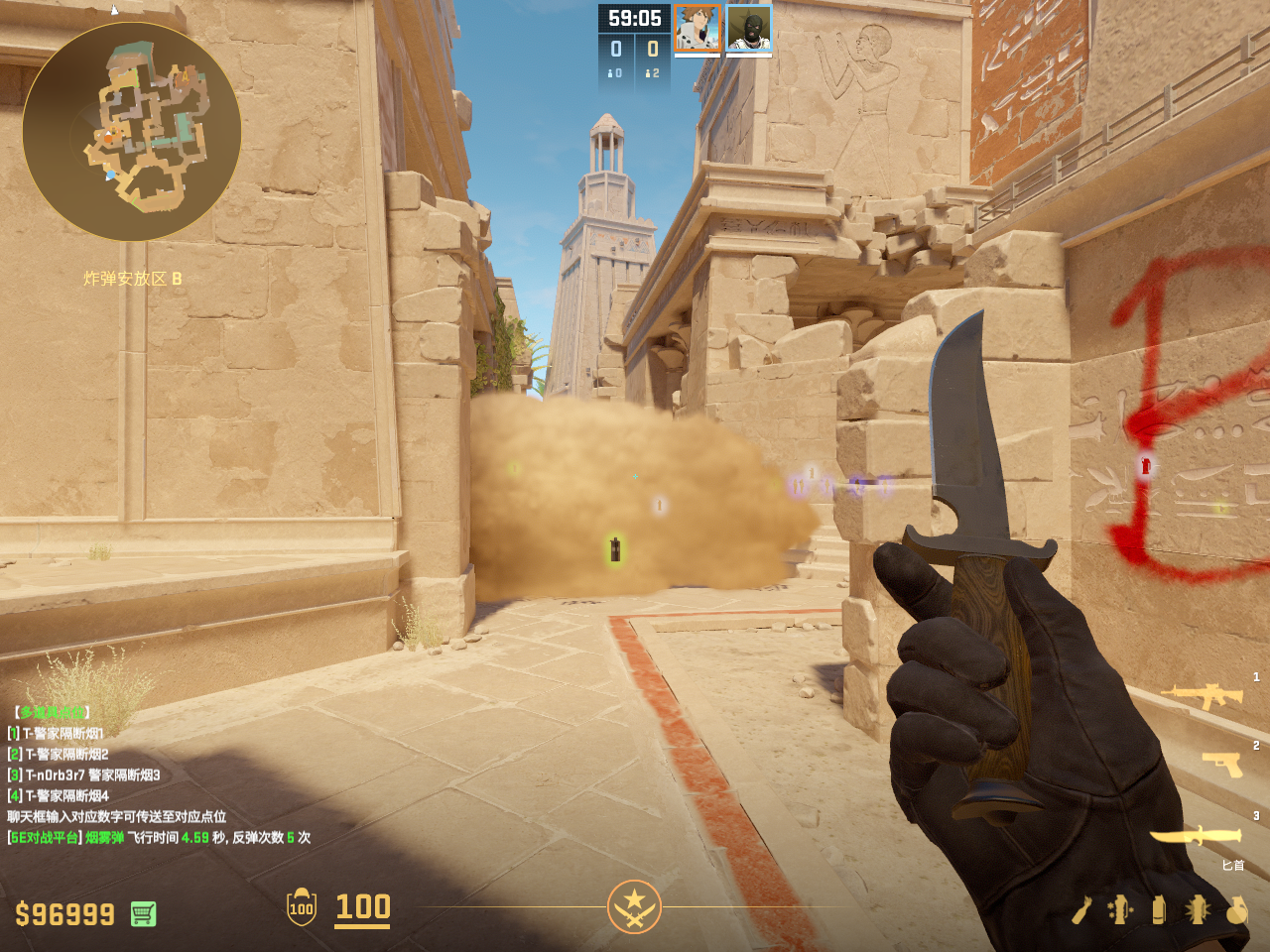Click the anime character player avatar
The width and height of the screenshot is (1270, 952).
tap(698, 28)
